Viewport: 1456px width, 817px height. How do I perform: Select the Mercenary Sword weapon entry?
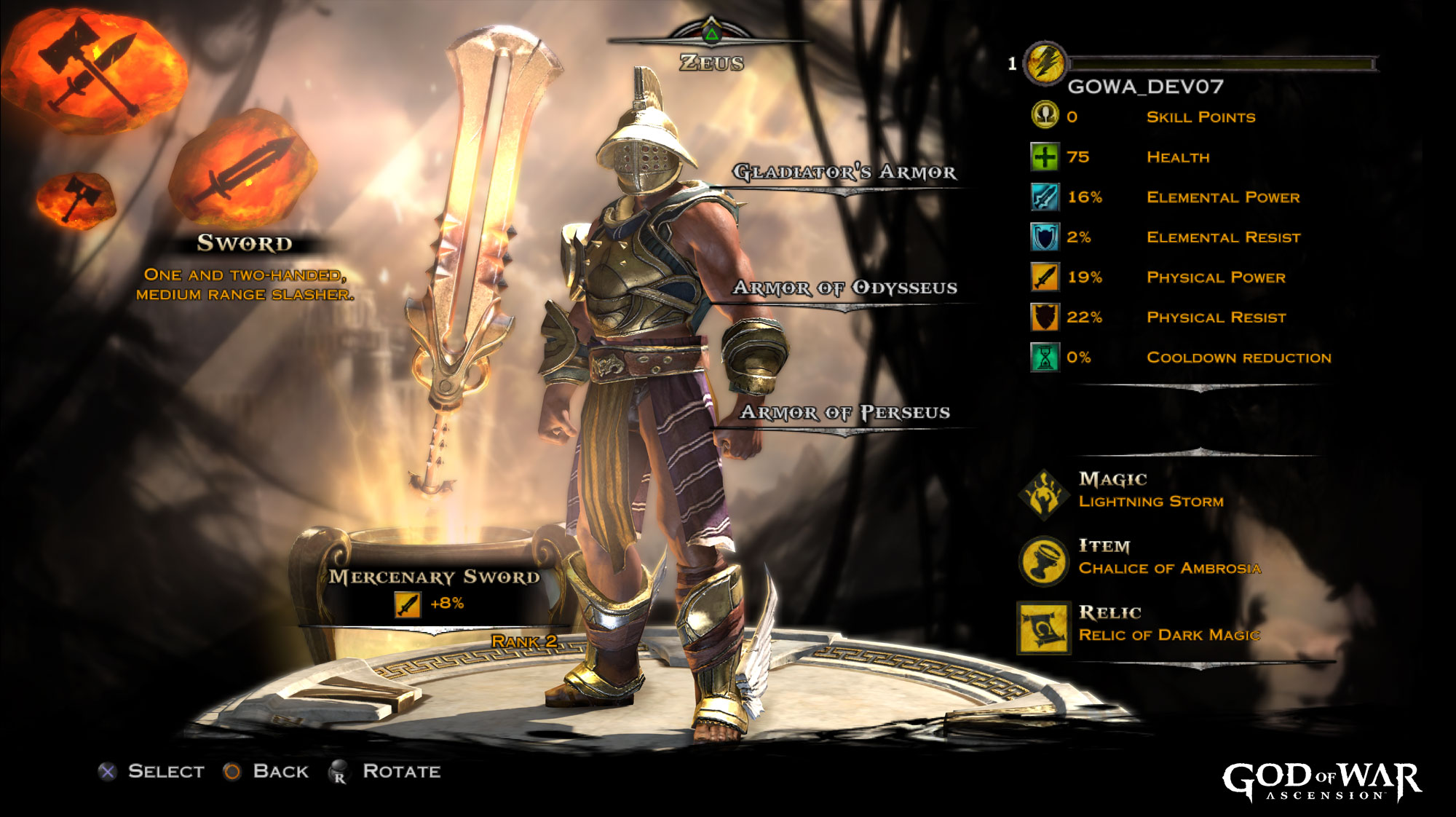434,577
